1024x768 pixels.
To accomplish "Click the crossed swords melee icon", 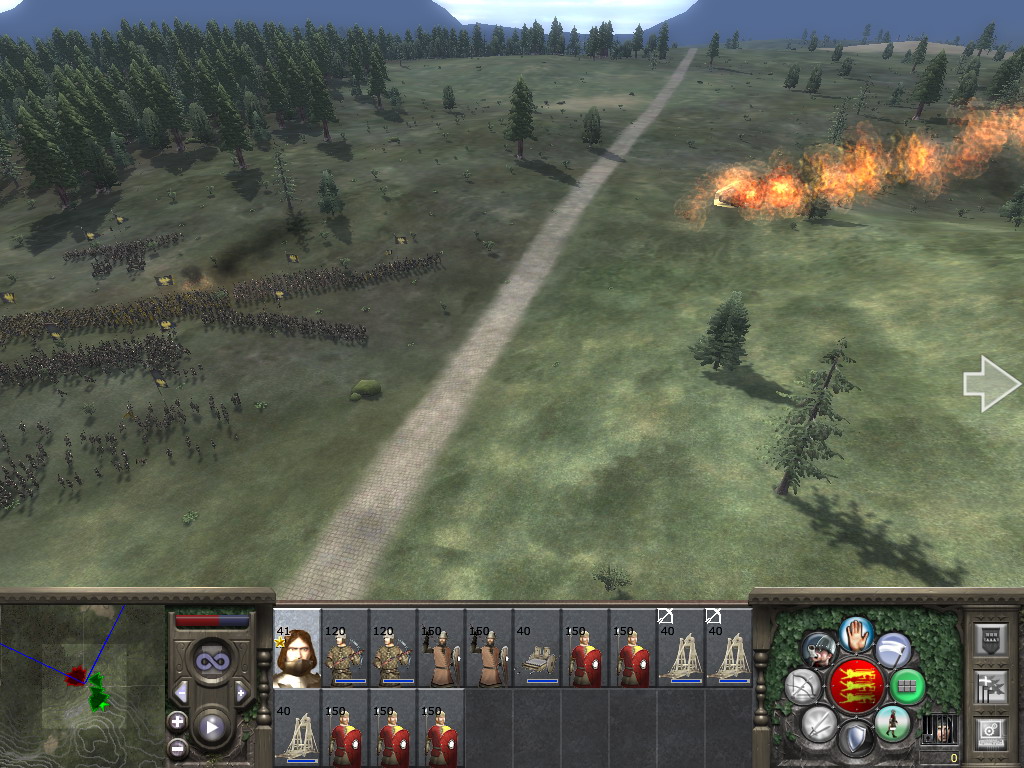I will 819,722.
